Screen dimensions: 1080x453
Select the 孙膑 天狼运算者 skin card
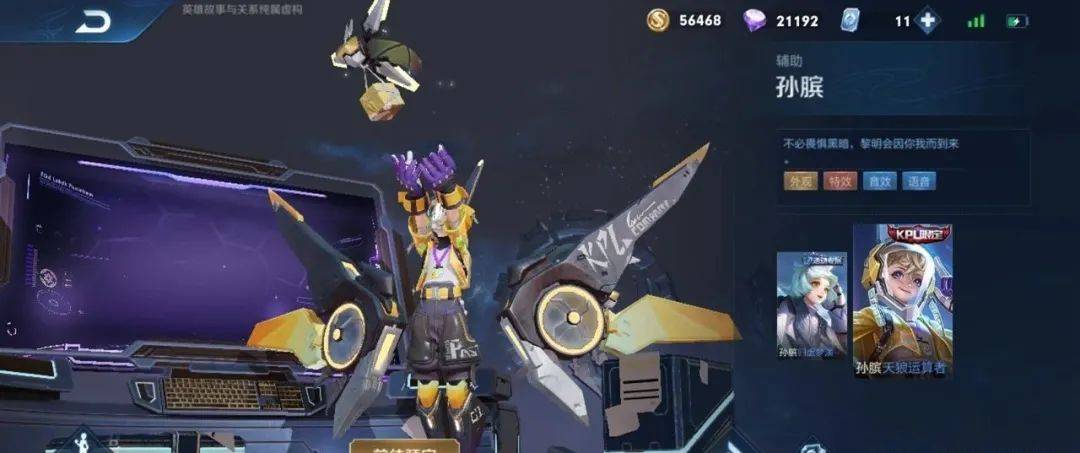coord(902,299)
